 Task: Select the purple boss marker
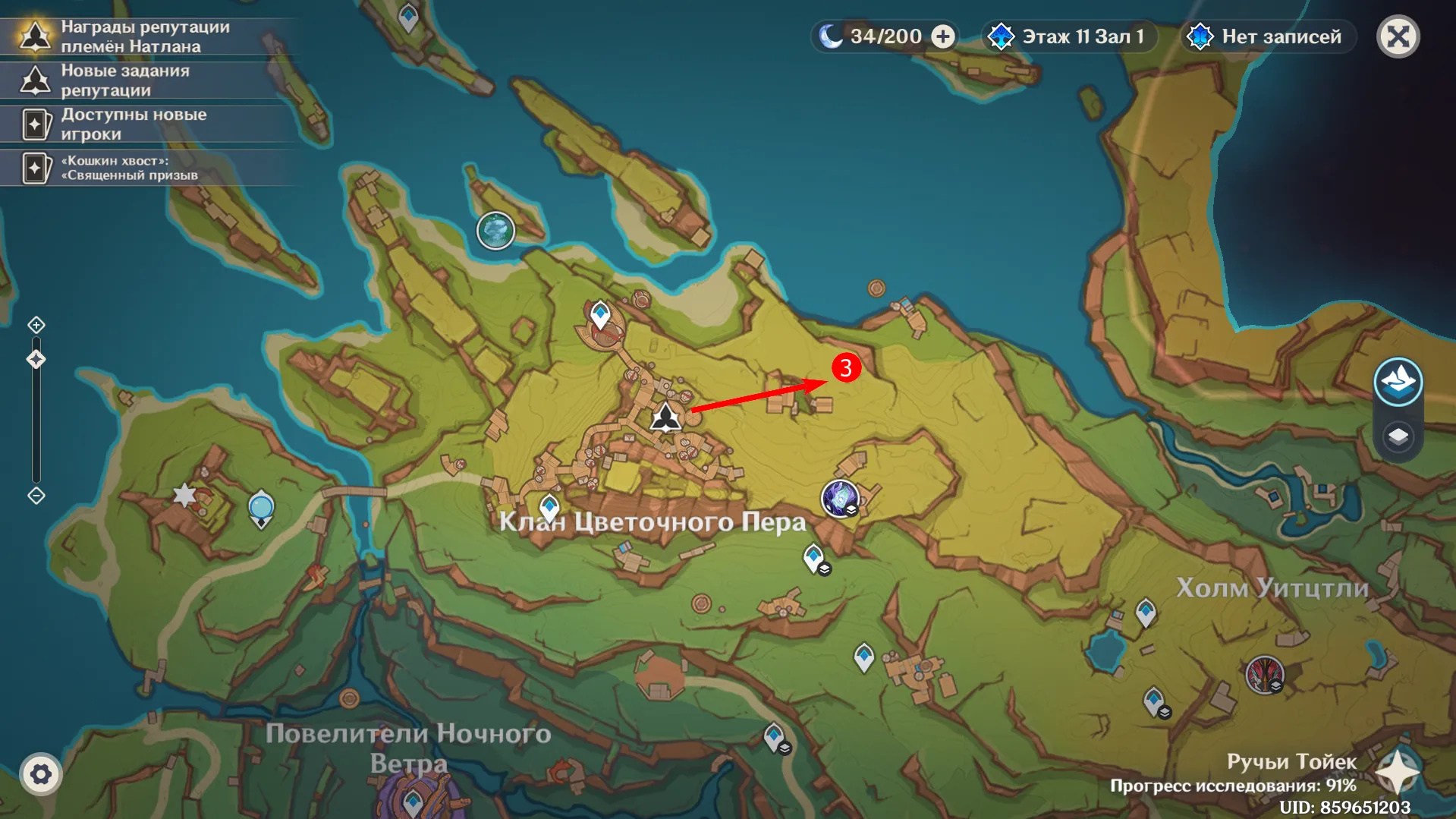(839, 499)
